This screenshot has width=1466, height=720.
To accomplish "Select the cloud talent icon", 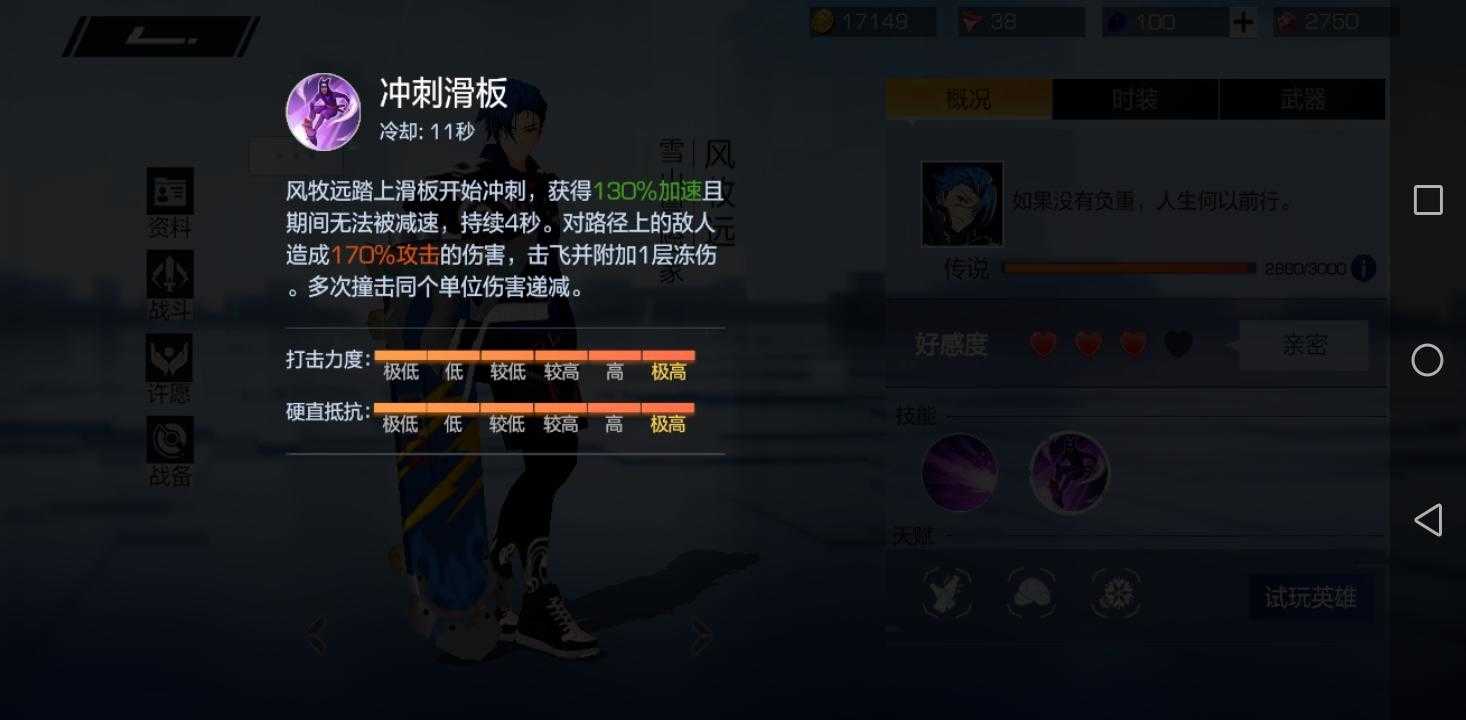I will [x=1029, y=593].
